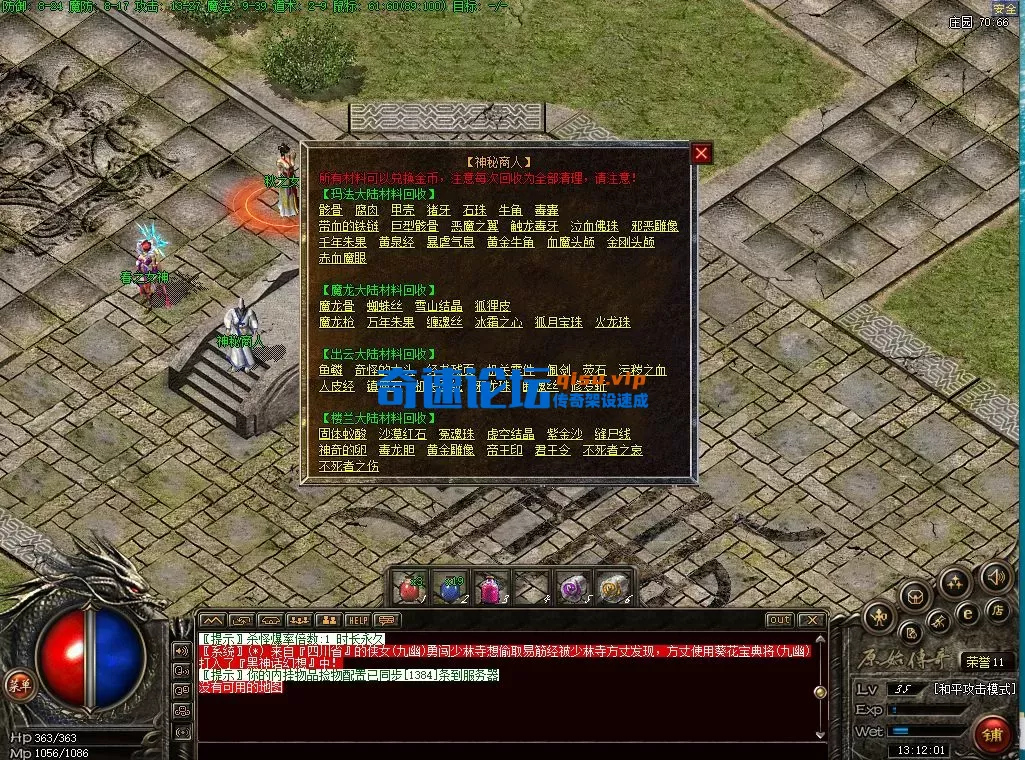The height and width of the screenshot is (760, 1025).
Task: Recycle the 君王令 material
Action: 552,450
